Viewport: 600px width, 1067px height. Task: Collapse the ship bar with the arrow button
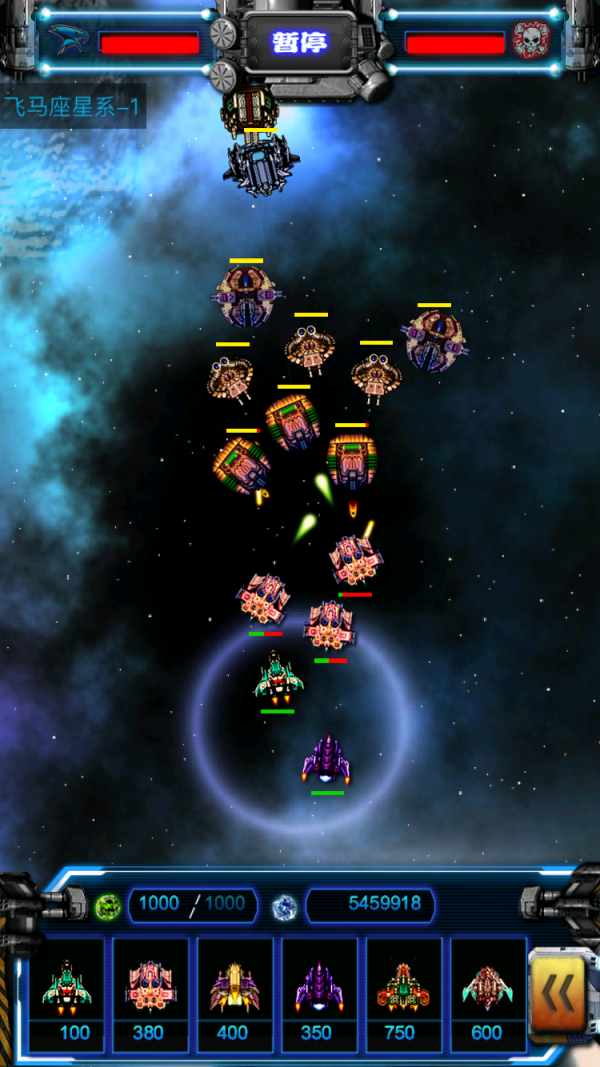coord(558,993)
